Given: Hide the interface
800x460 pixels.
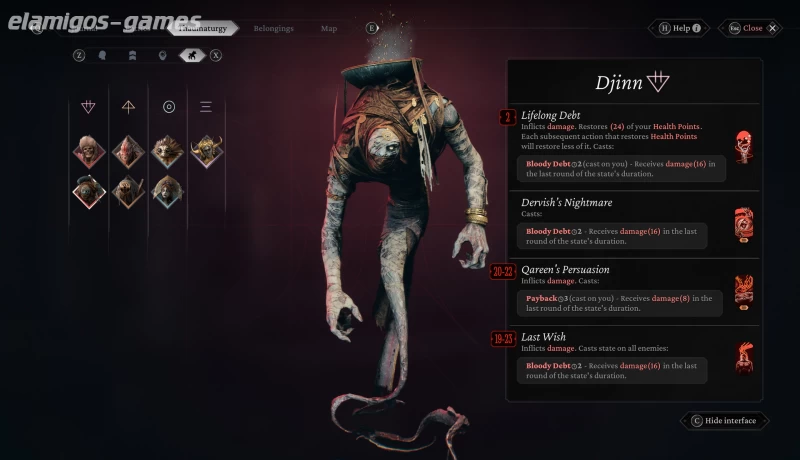Looking at the screenshot, I should coord(726,421).
